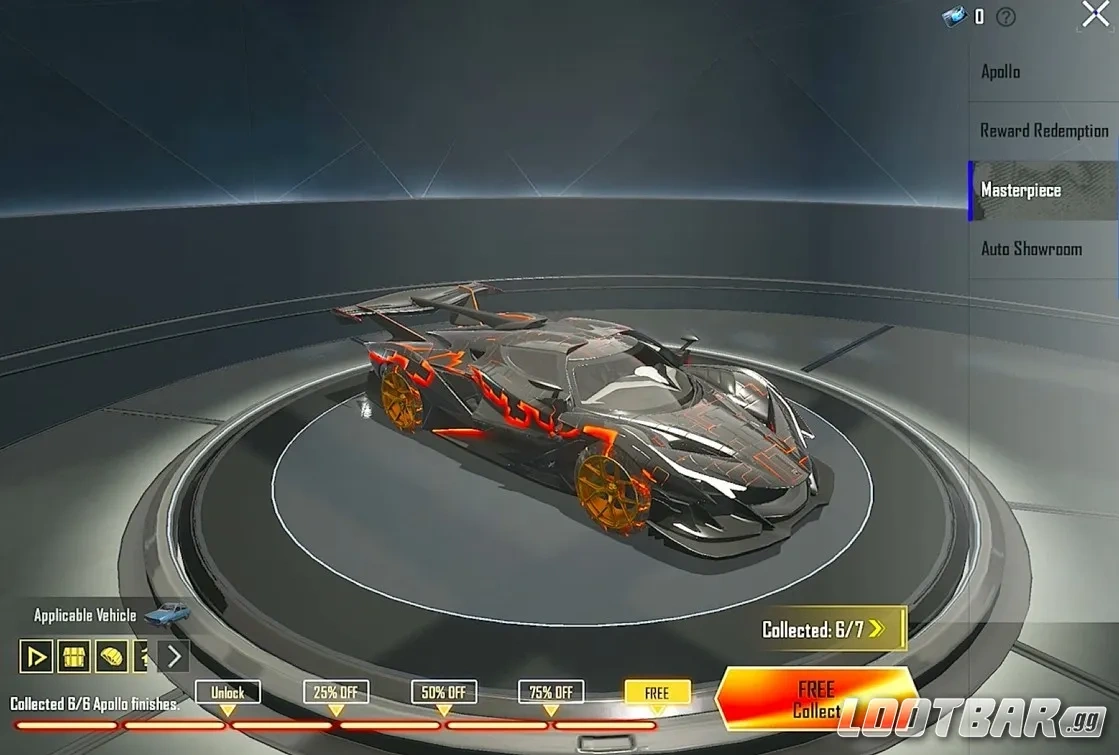Close the vehicle showcase screen
The image size is (1119, 755).
1095,14
